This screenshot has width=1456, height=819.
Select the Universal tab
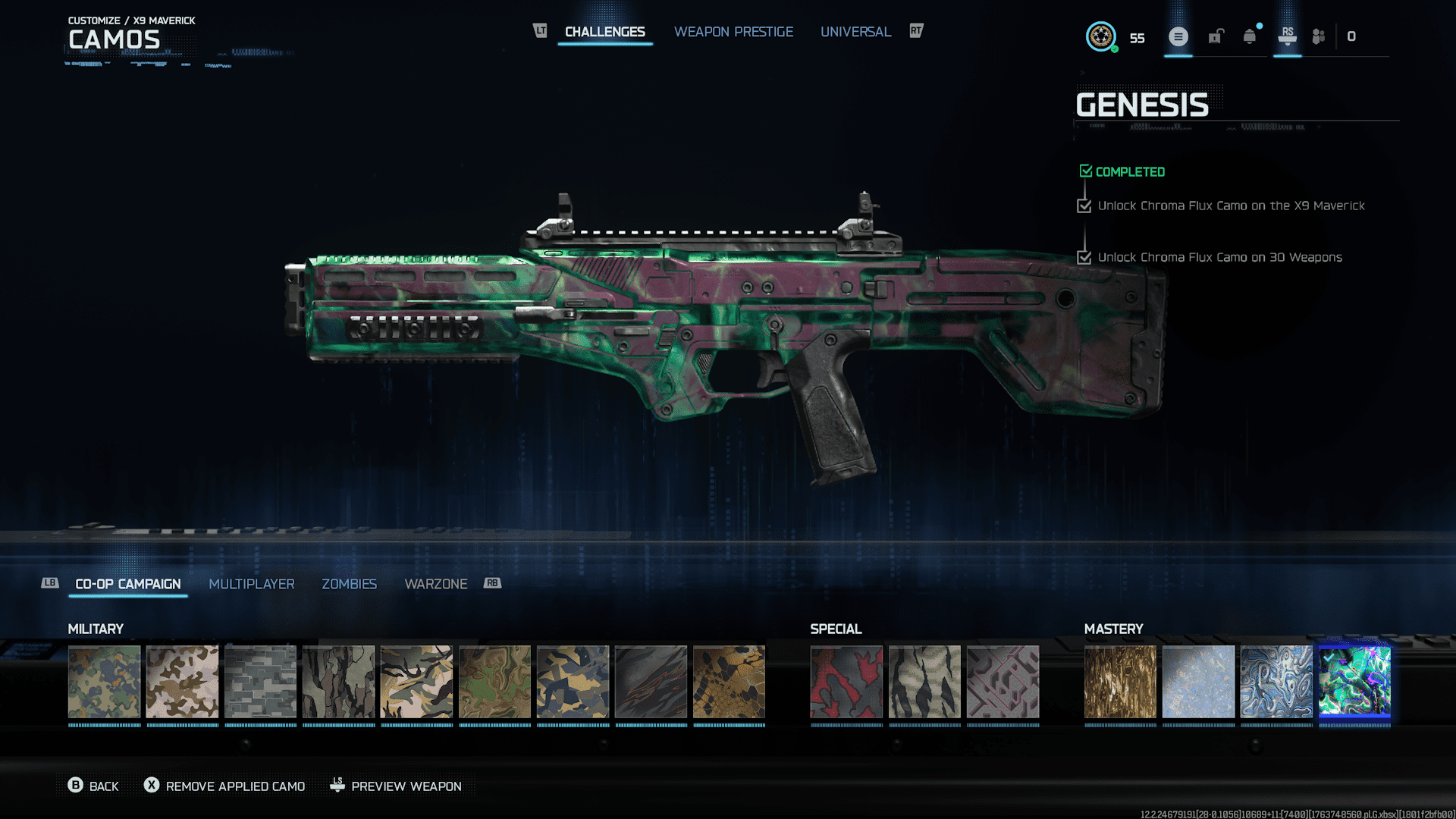point(855,32)
